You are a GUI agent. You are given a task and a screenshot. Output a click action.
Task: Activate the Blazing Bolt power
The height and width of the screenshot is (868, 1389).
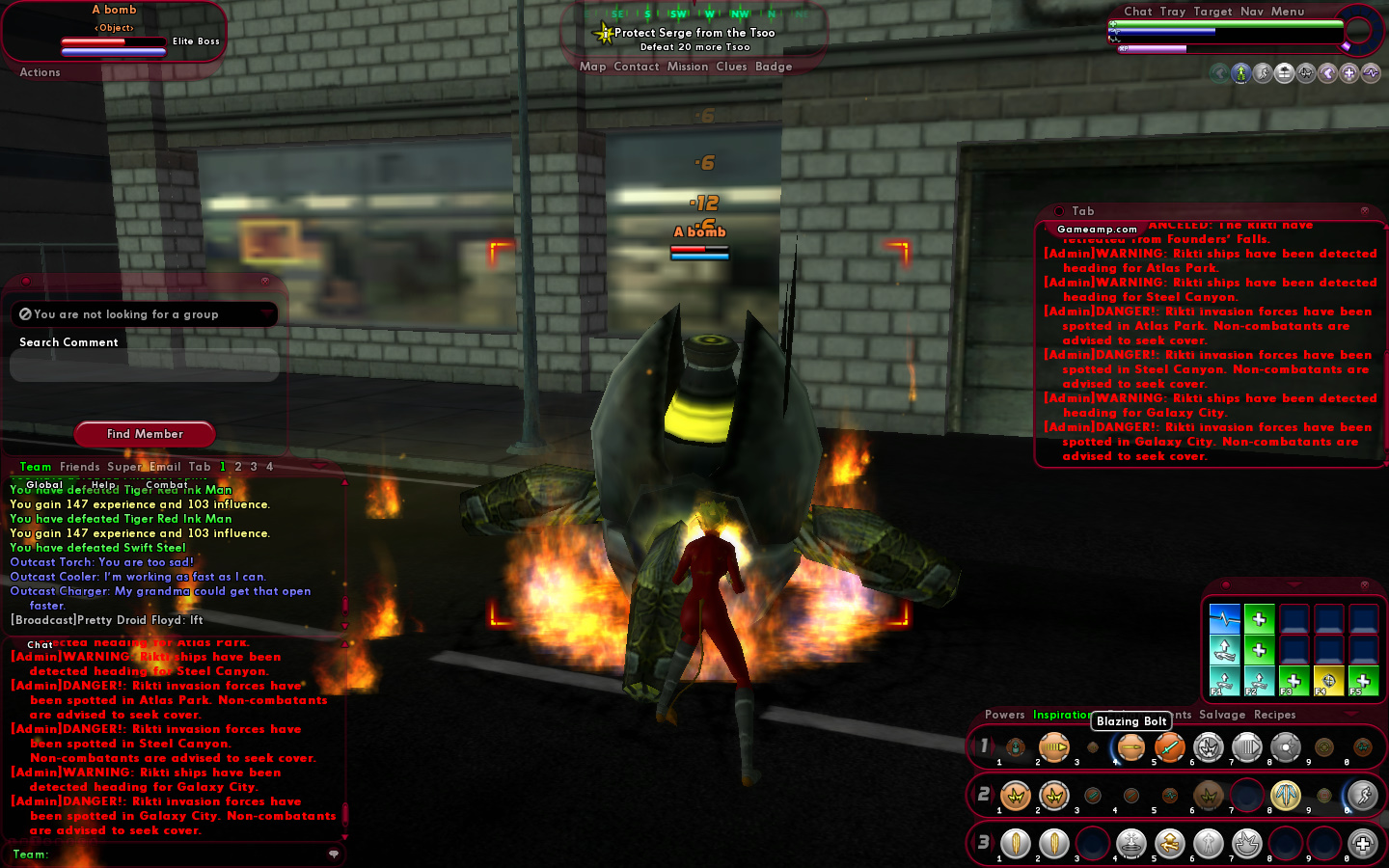coord(1130,747)
